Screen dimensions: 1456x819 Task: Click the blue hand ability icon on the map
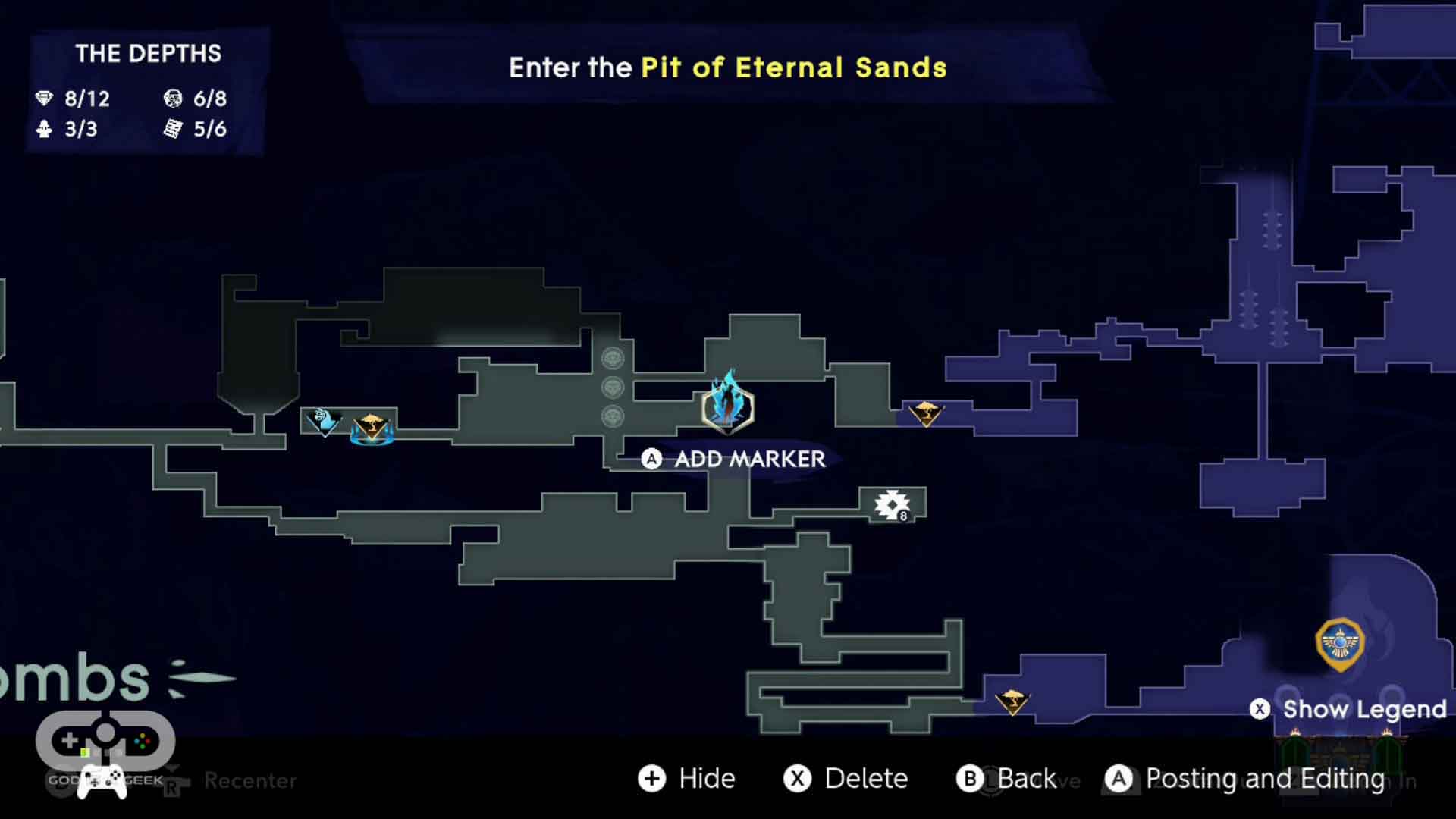pyautogui.click(x=322, y=421)
